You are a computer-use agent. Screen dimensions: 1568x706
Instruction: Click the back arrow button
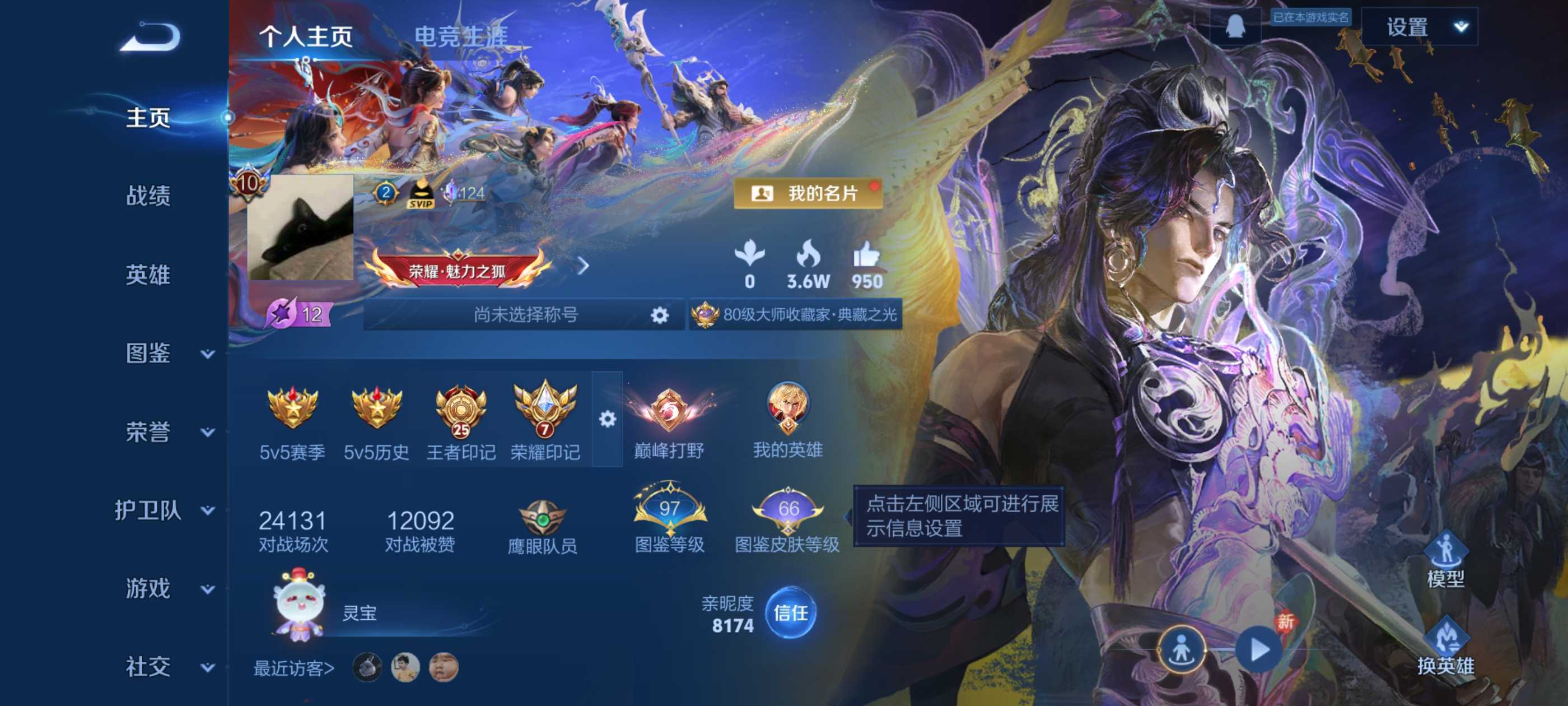pos(150,36)
